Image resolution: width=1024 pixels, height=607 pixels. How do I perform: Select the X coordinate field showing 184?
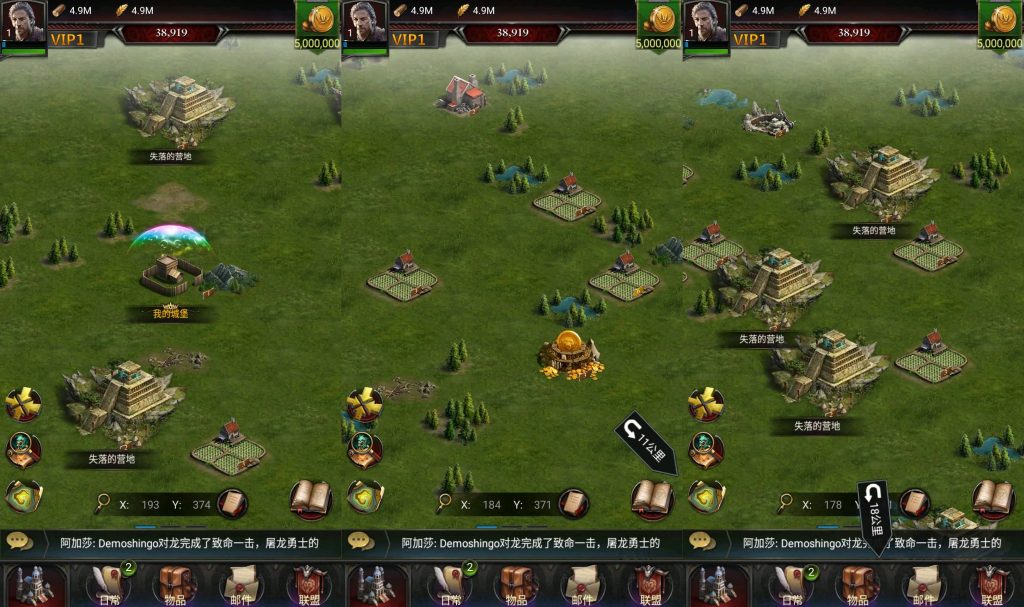[491, 505]
